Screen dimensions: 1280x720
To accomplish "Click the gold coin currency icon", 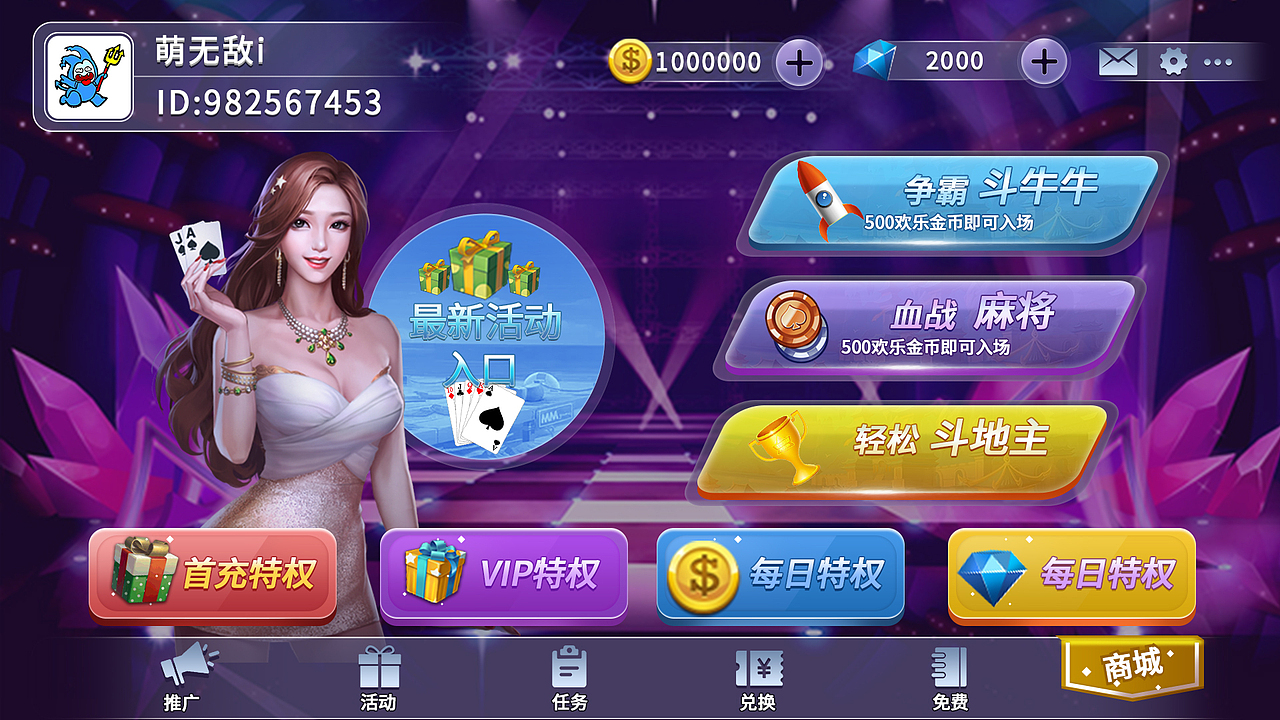I will [628, 60].
